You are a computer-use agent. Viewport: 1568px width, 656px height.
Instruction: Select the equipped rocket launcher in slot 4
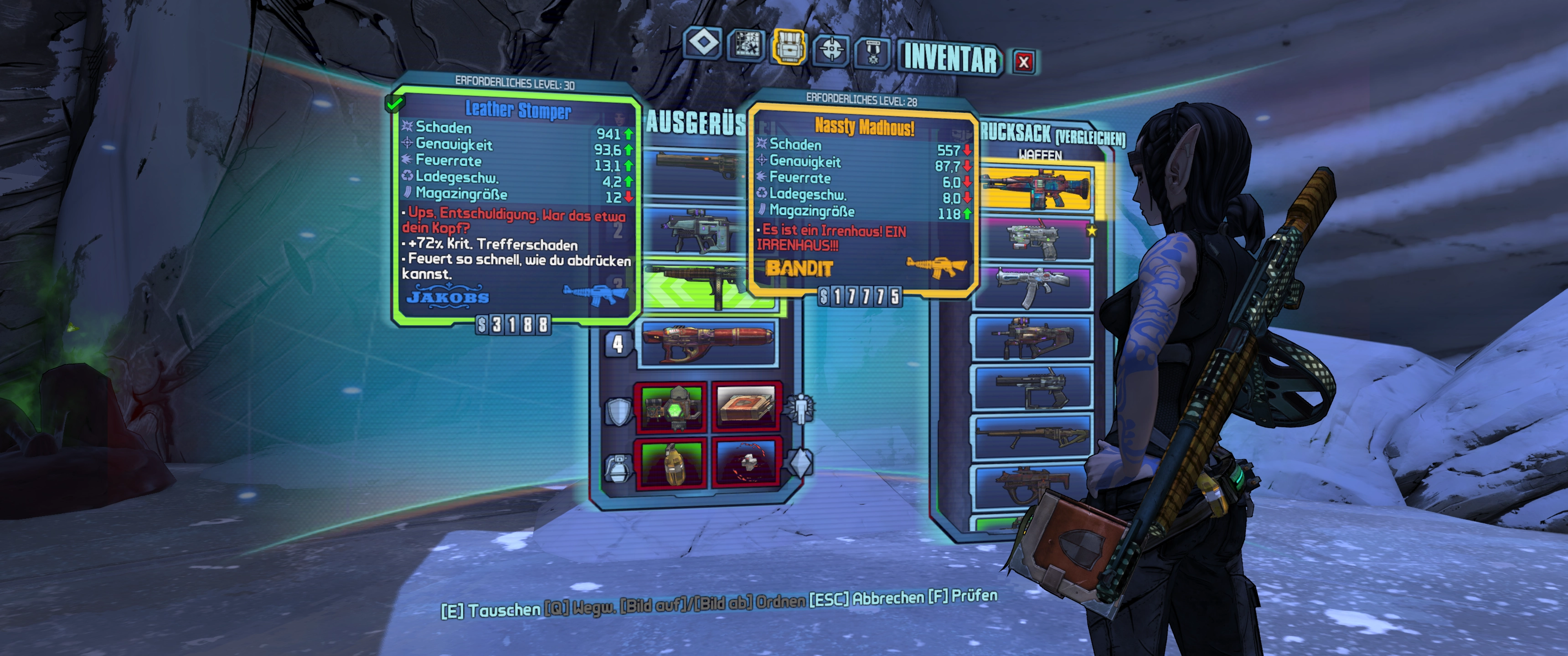[707, 343]
